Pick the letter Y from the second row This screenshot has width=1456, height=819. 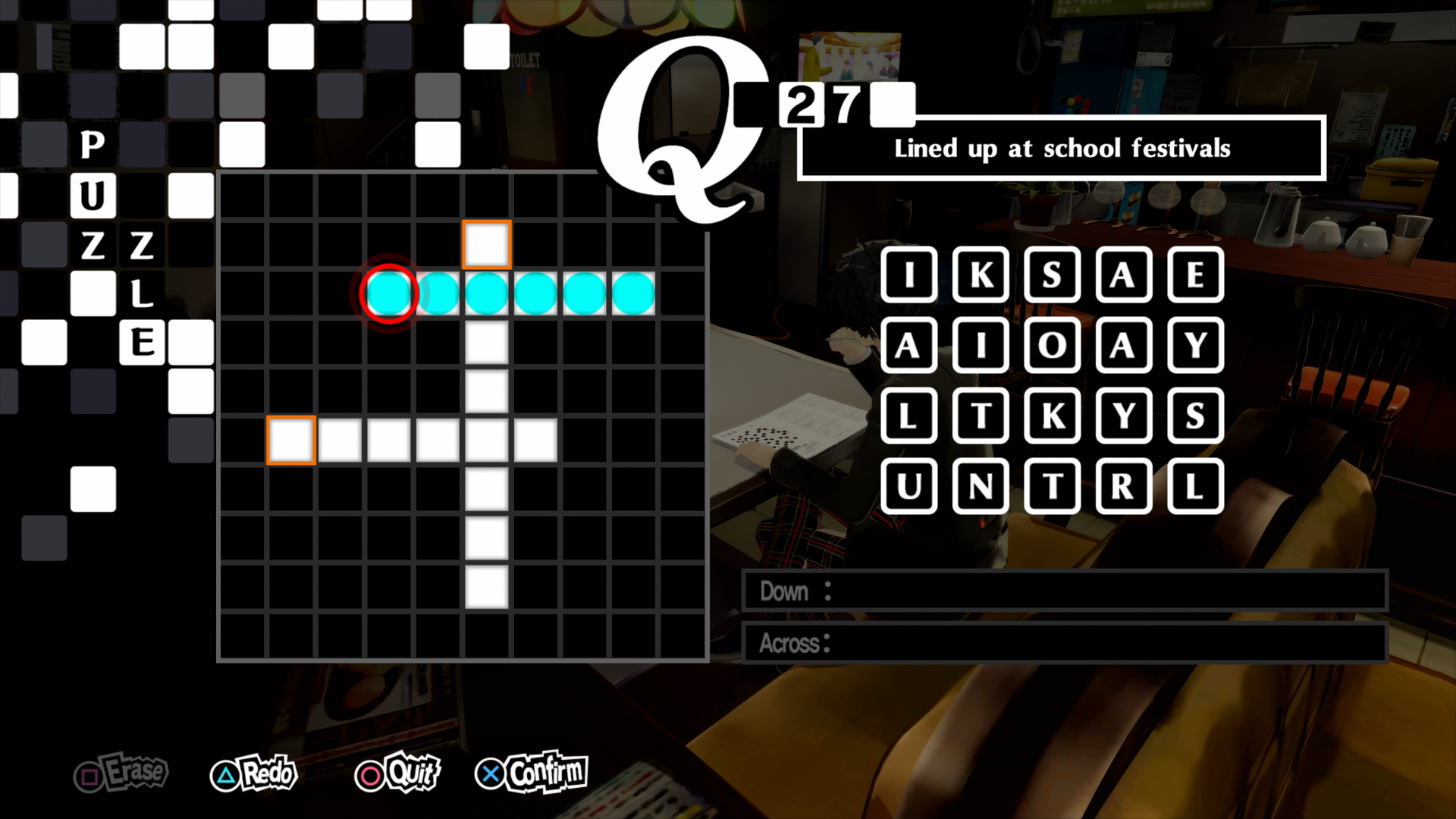pyautogui.click(x=1196, y=347)
